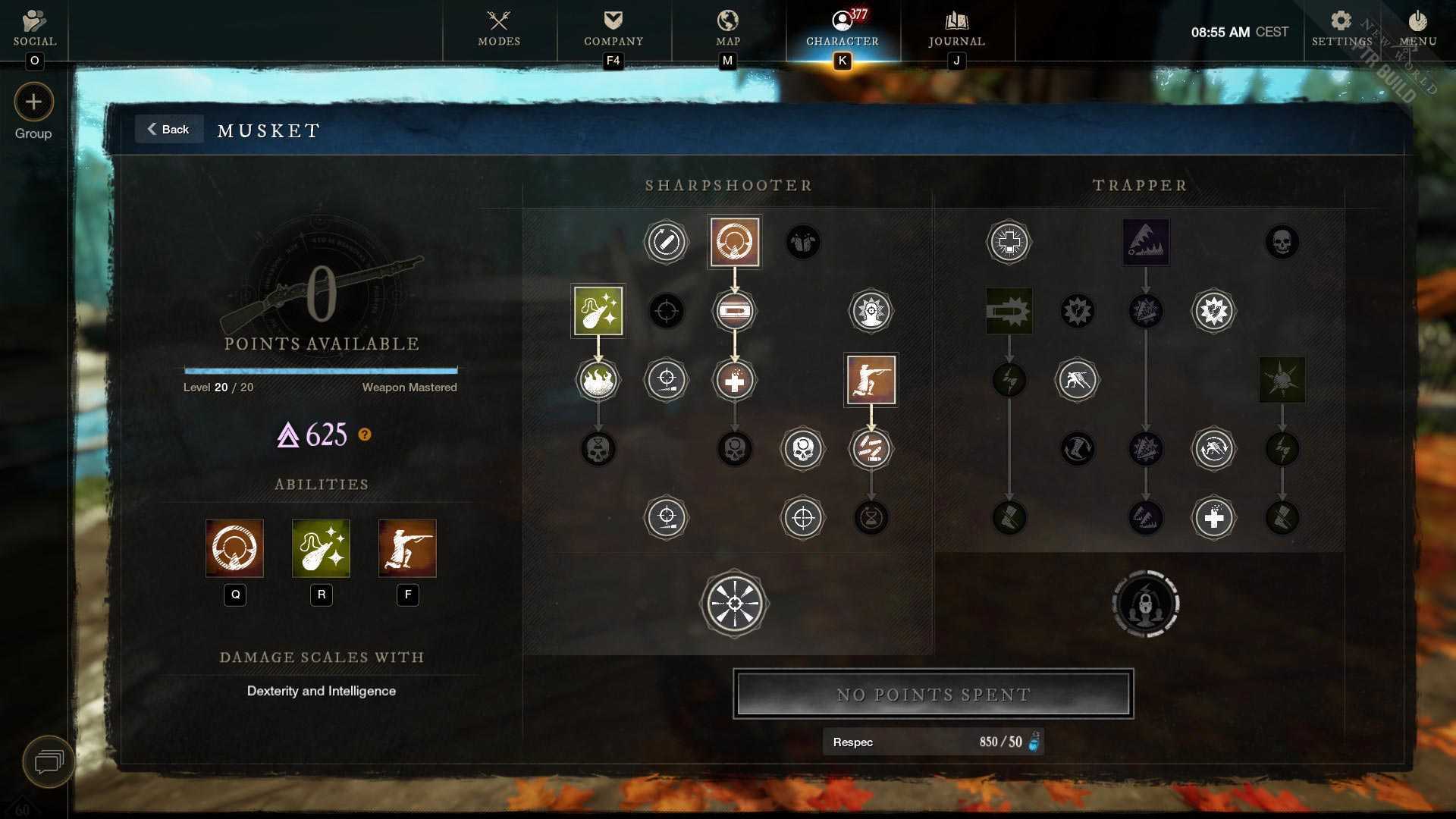
Task: Create a group with the plus button
Action: (x=33, y=102)
